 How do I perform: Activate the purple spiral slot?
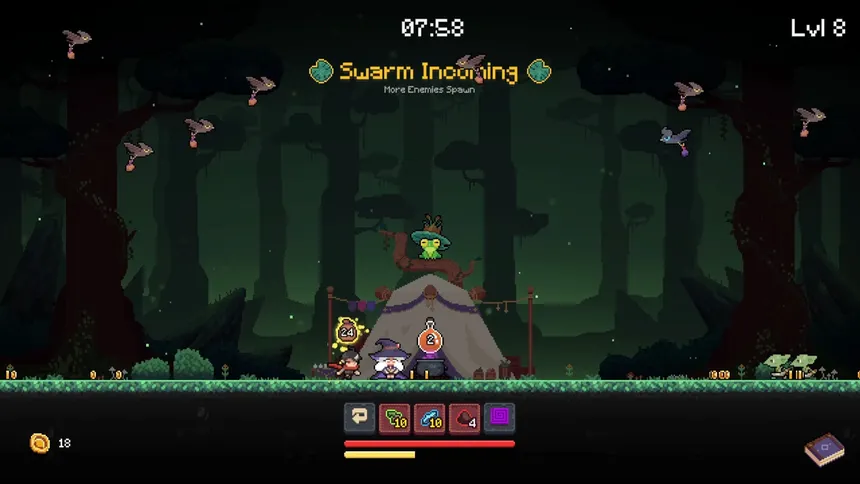tap(499, 418)
